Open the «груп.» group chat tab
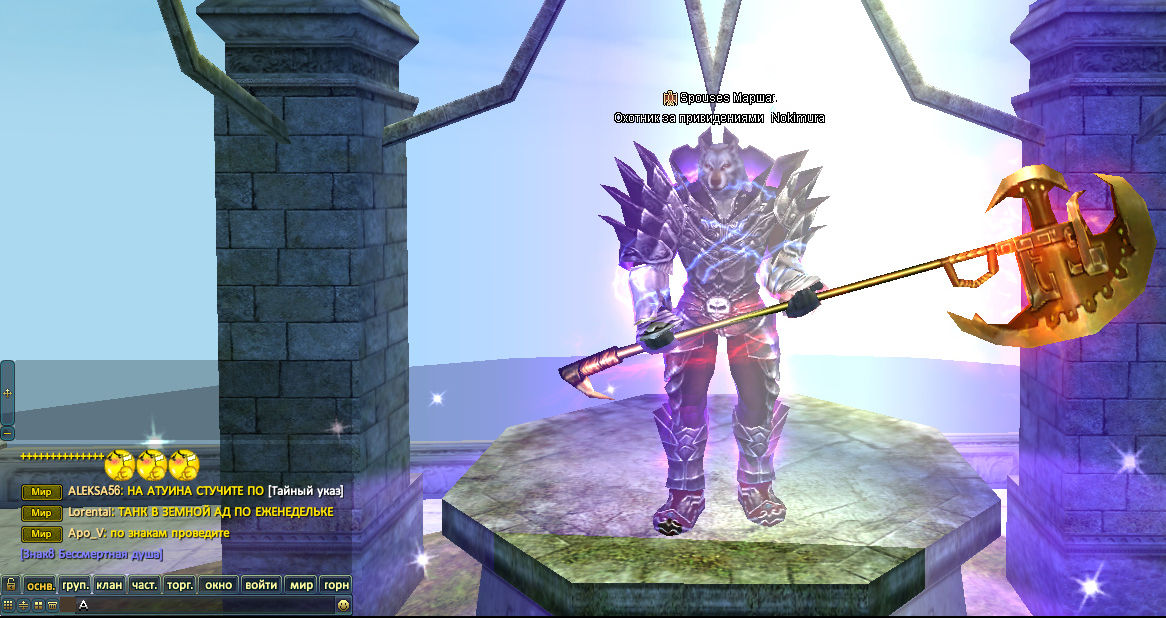1166x618 pixels. point(75,585)
